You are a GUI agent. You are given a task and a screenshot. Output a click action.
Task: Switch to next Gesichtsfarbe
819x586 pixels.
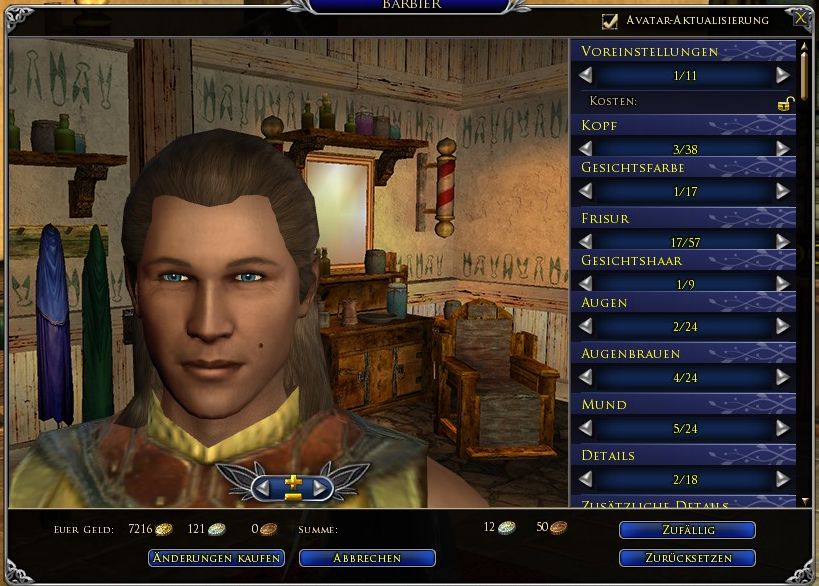[782, 190]
